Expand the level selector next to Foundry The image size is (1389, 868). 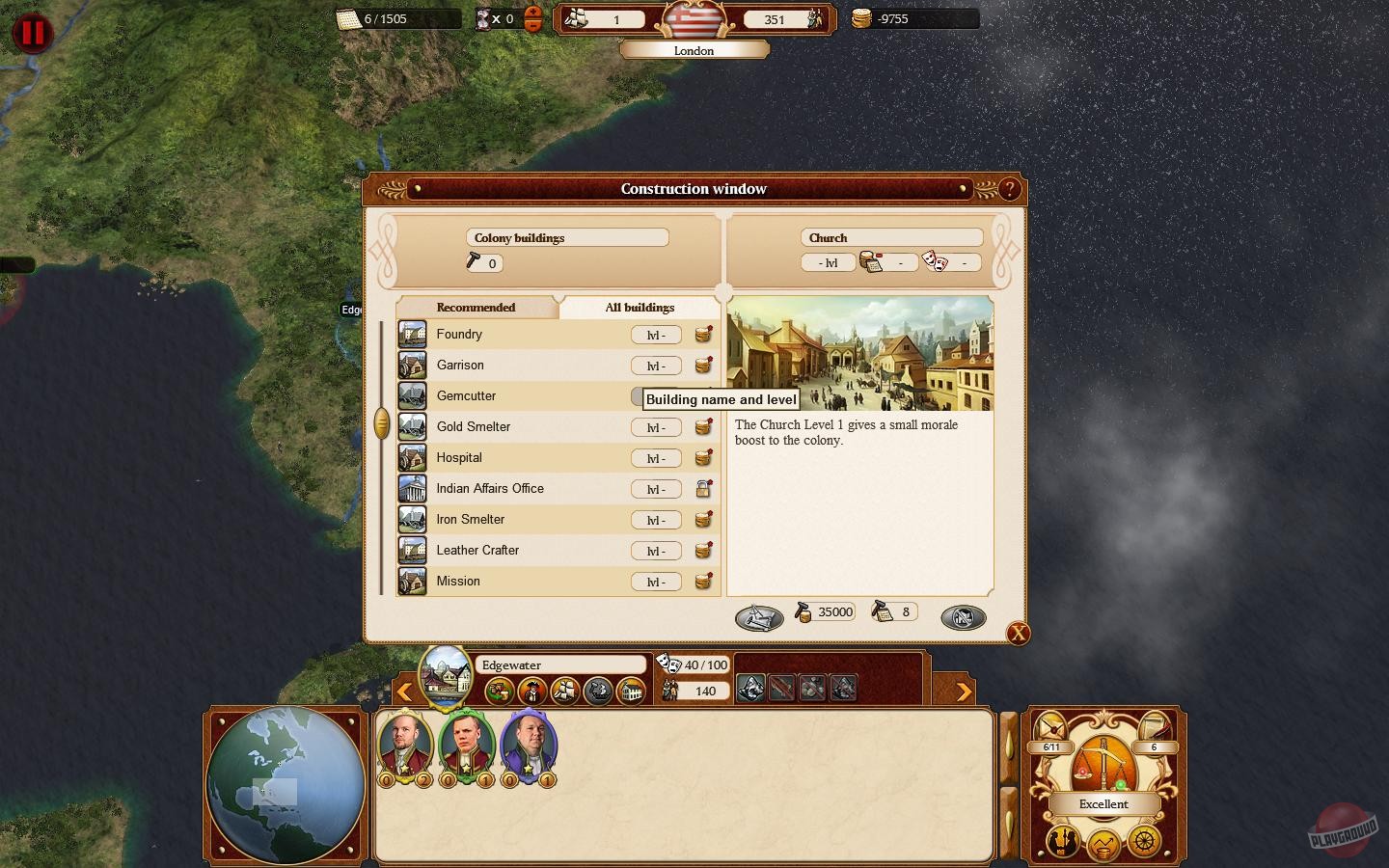click(x=656, y=335)
